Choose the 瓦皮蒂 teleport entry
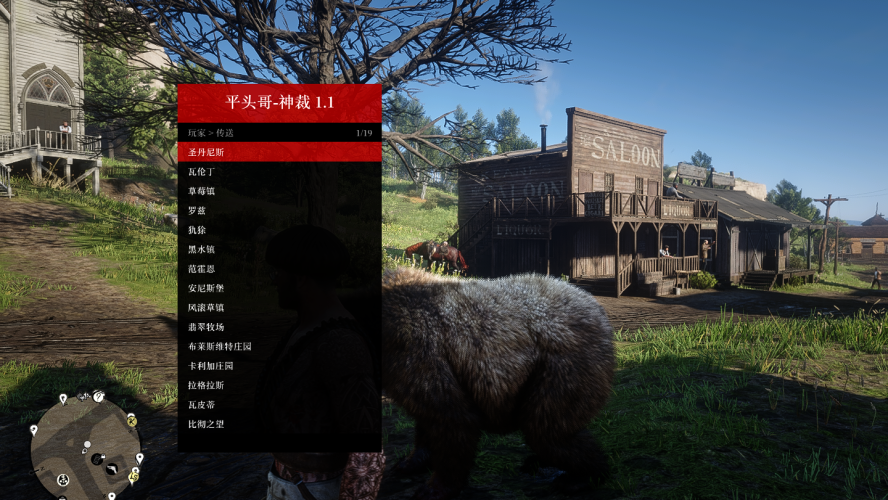Image resolution: width=888 pixels, height=500 pixels. (x=279, y=404)
